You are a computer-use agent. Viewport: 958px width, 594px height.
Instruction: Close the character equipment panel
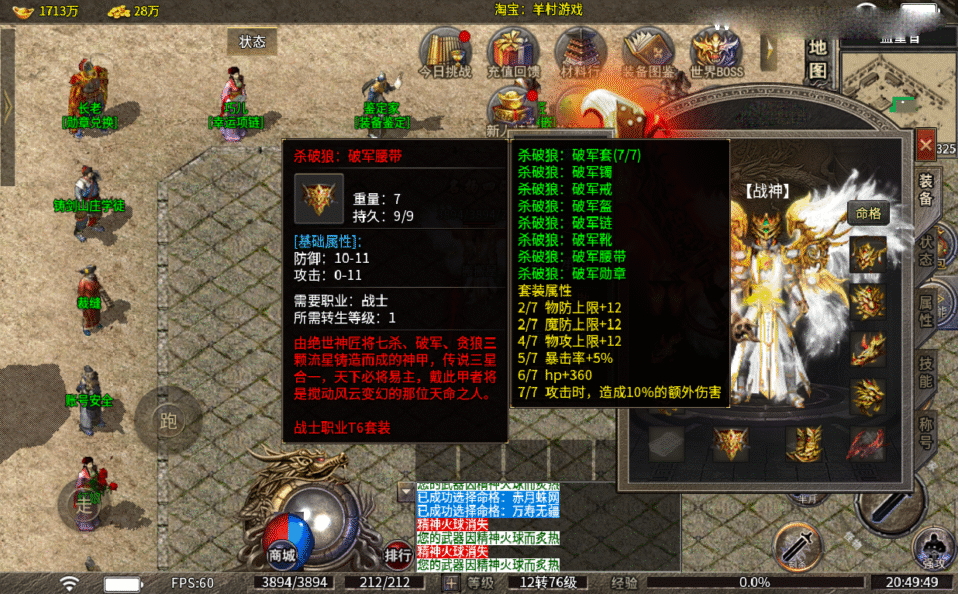[x=926, y=146]
